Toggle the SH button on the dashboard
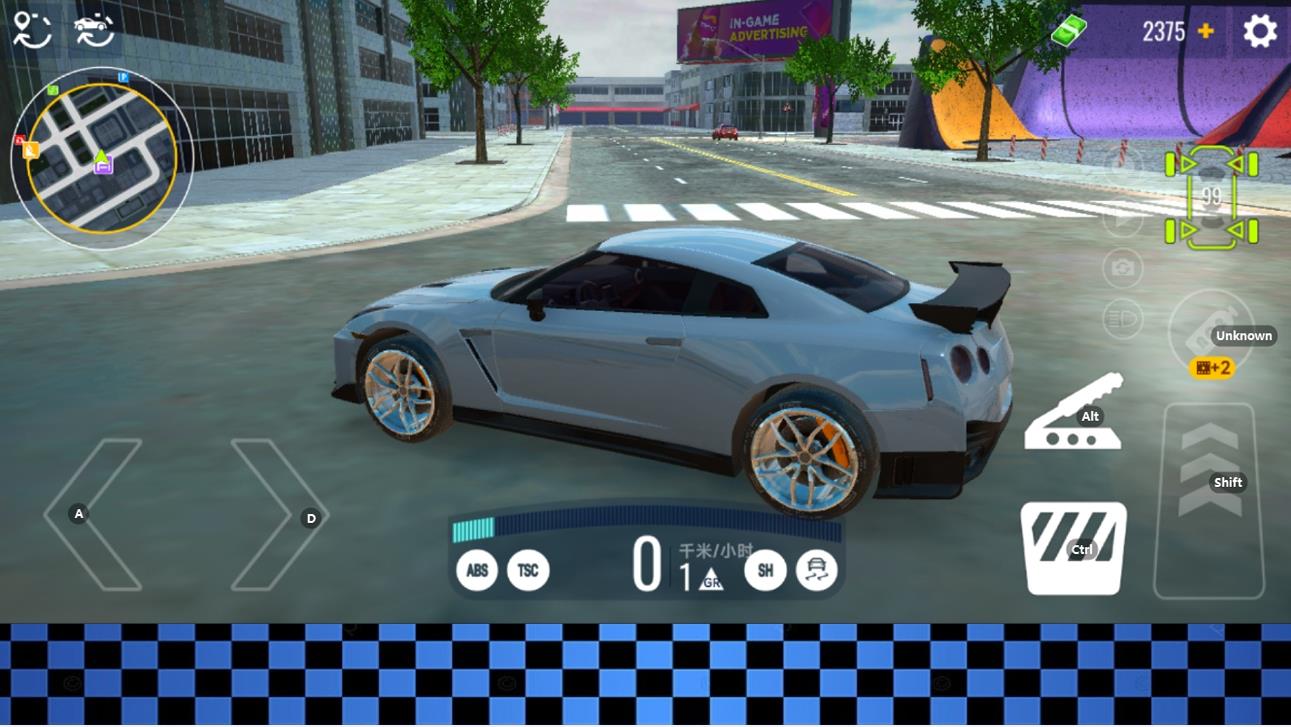 click(765, 571)
